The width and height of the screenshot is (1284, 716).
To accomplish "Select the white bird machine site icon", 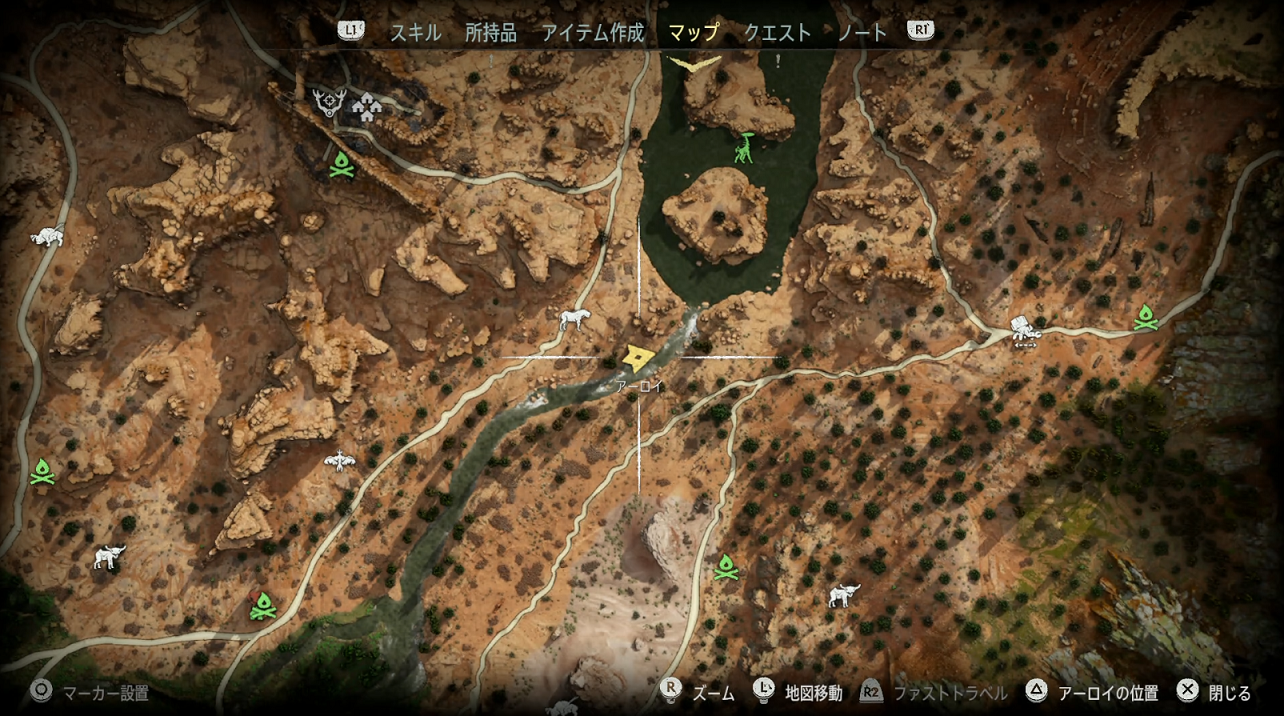I will pos(340,460).
